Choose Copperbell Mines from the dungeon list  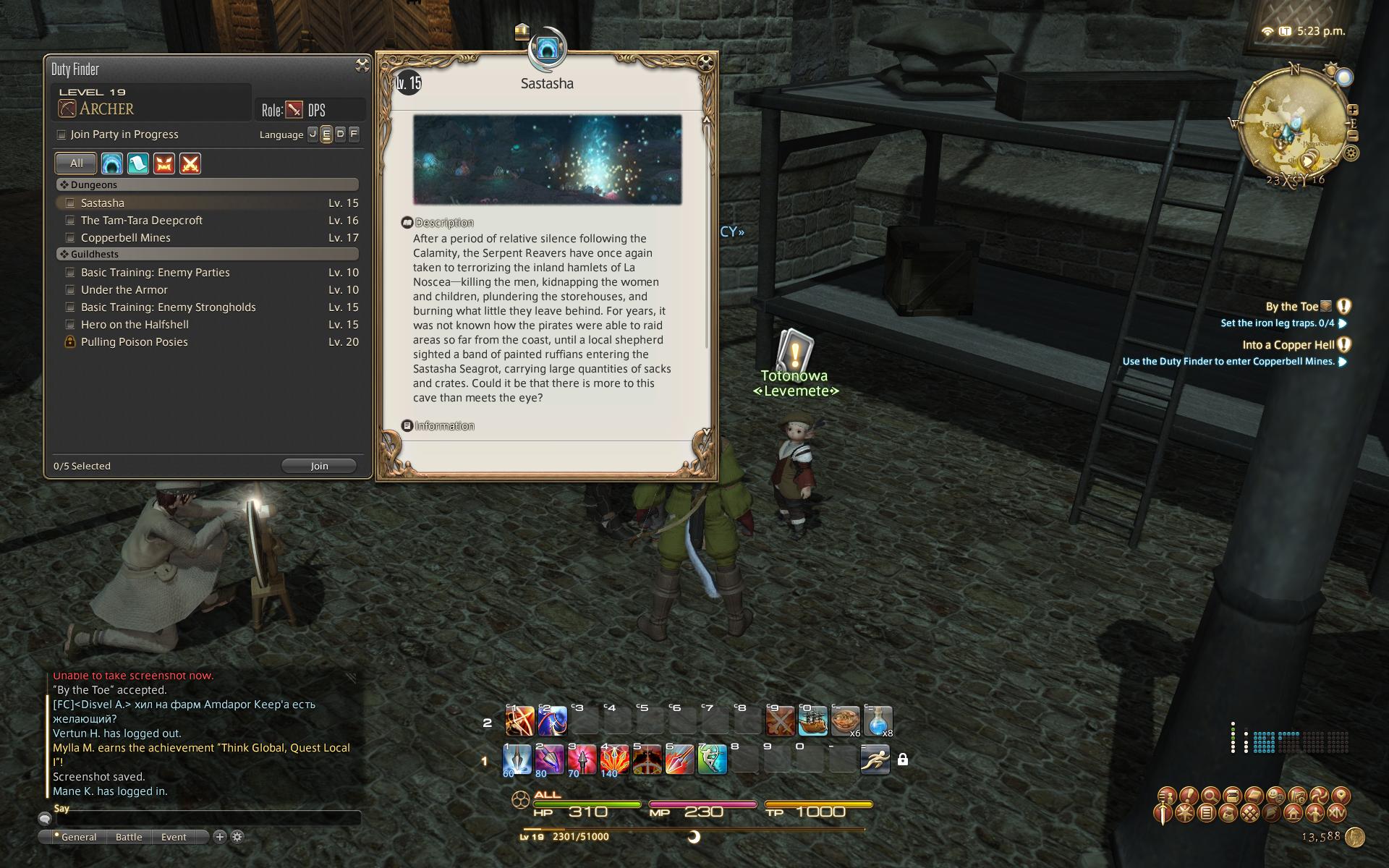pos(125,238)
